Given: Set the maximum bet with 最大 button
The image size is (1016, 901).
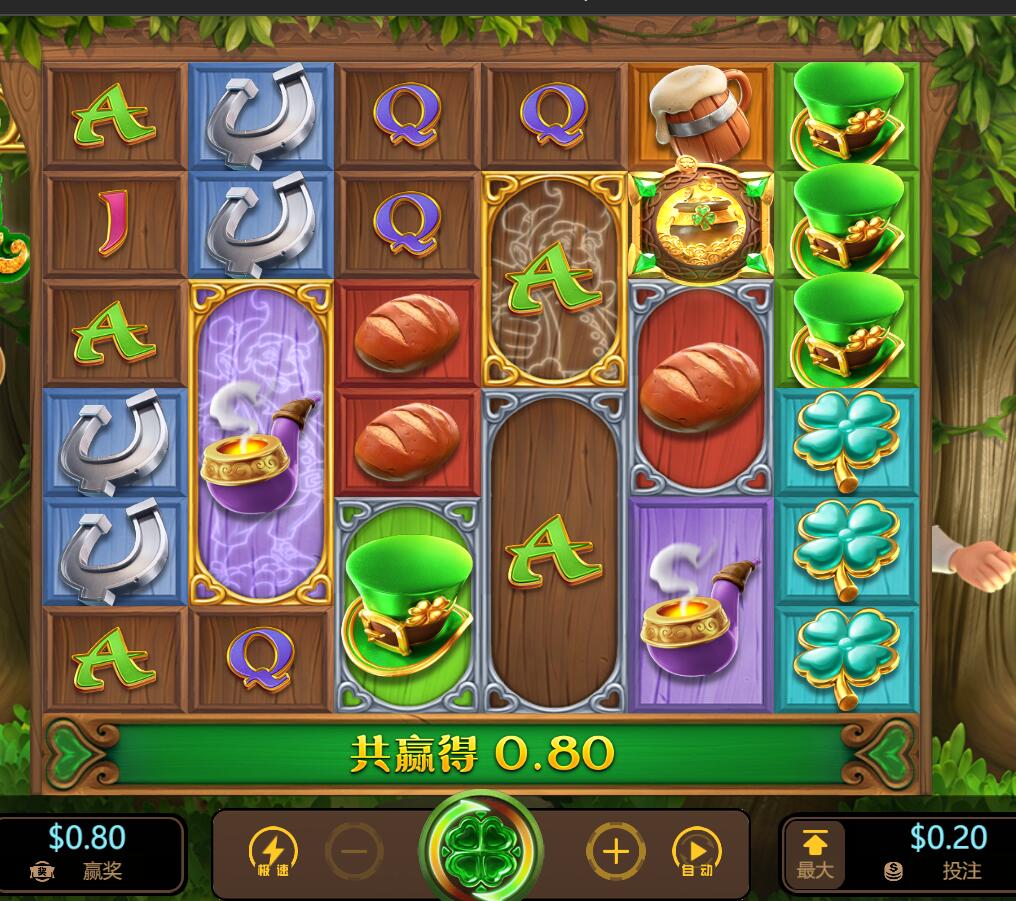Looking at the screenshot, I should coord(814,853).
